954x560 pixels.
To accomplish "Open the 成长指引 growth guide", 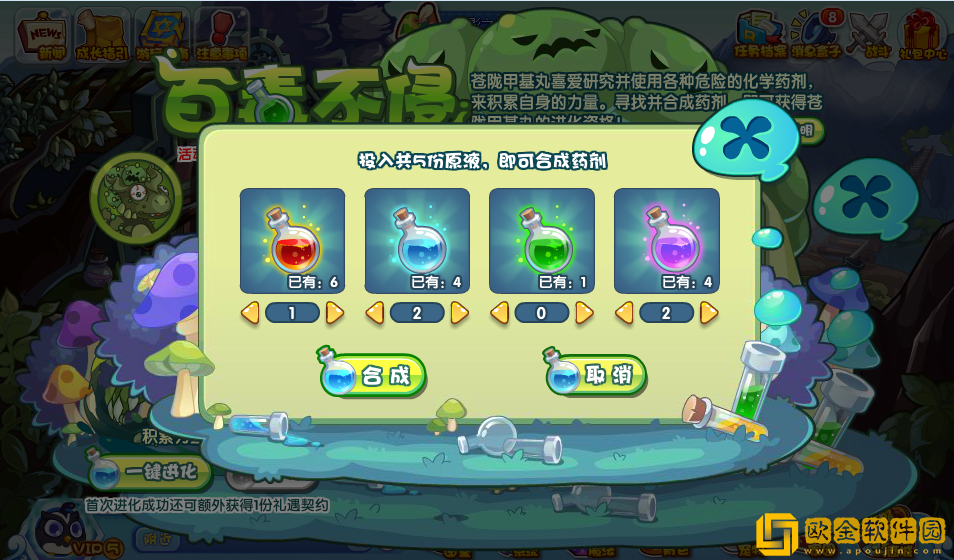I will [103, 35].
